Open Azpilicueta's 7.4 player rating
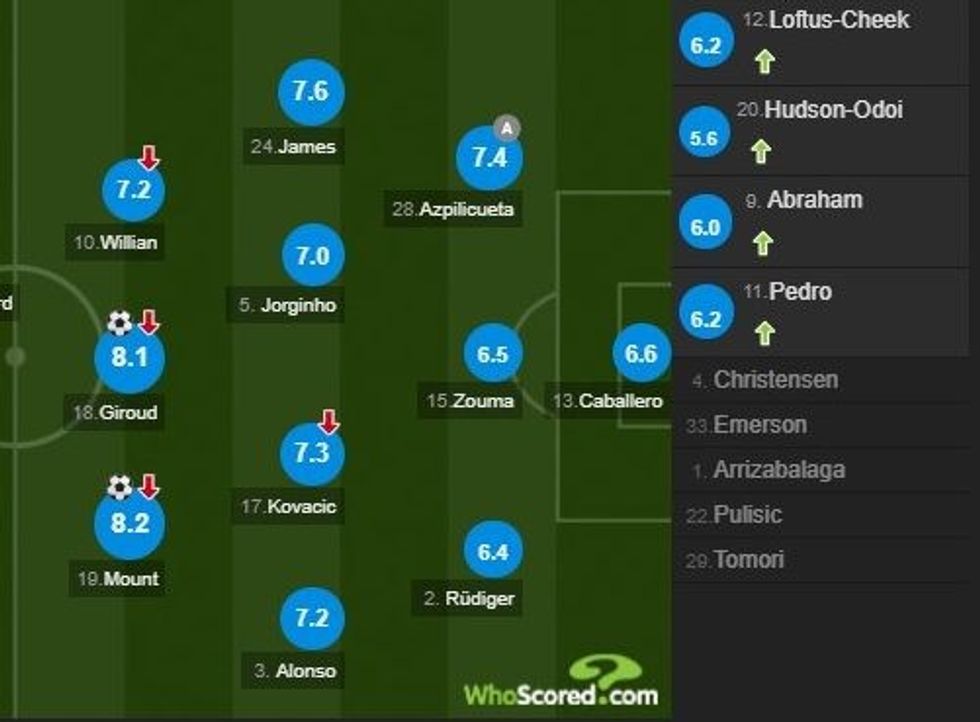The height and width of the screenshot is (722, 980). pyautogui.click(x=489, y=157)
